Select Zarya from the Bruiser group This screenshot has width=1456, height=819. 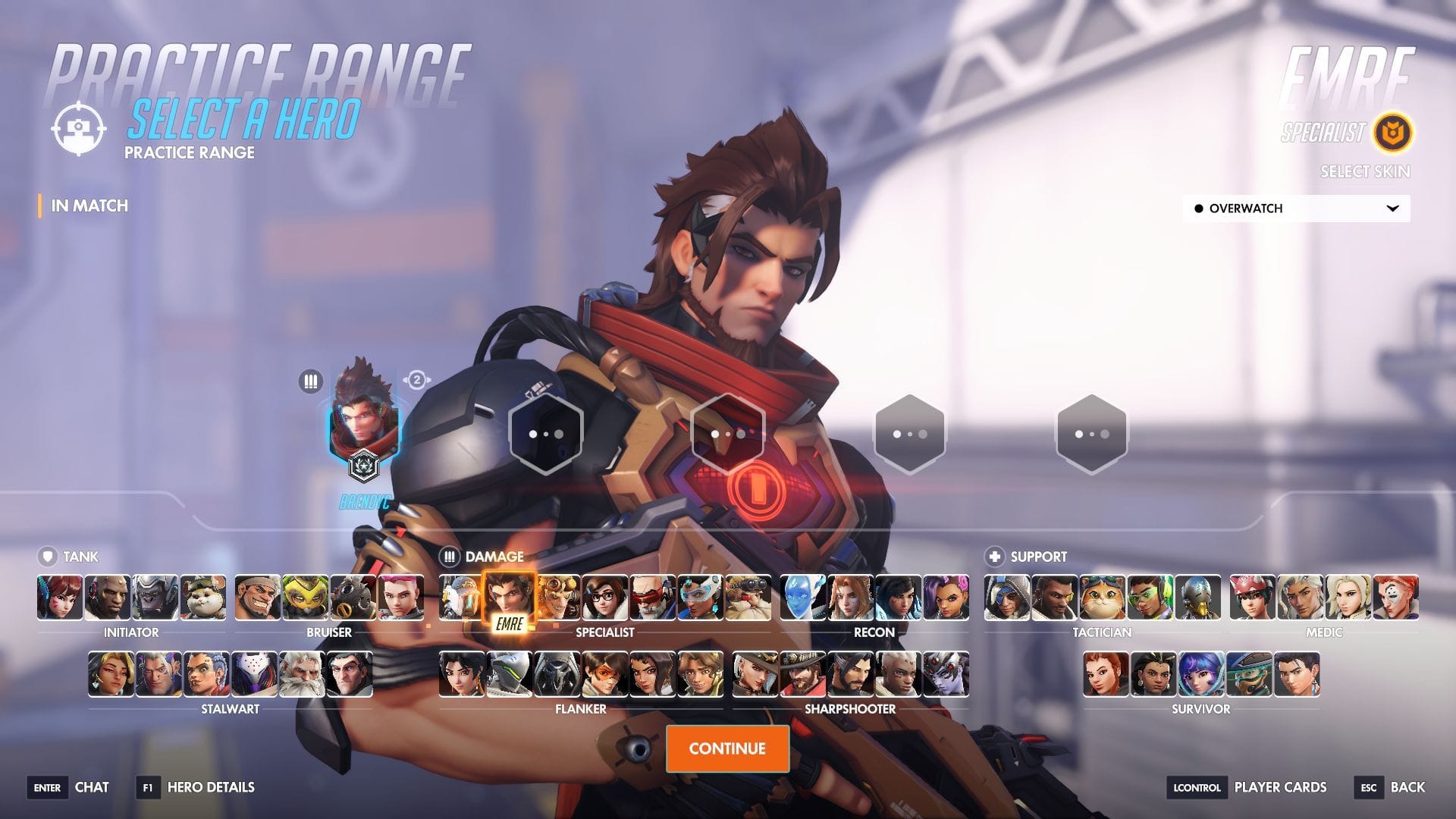[x=400, y=598]
